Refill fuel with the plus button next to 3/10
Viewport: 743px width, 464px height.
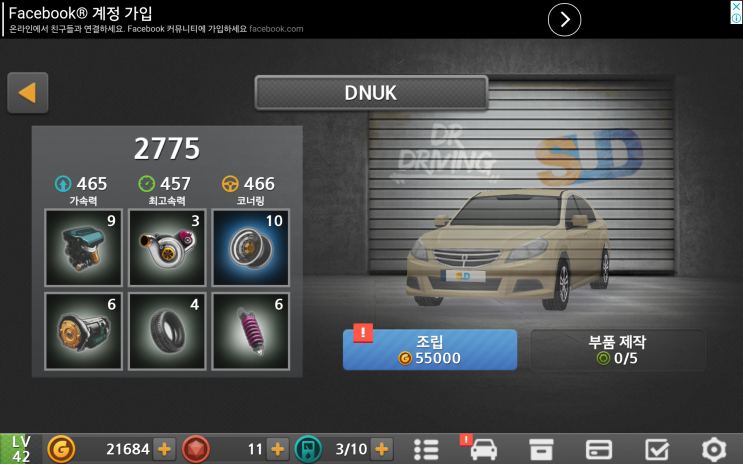click(381, 449)
